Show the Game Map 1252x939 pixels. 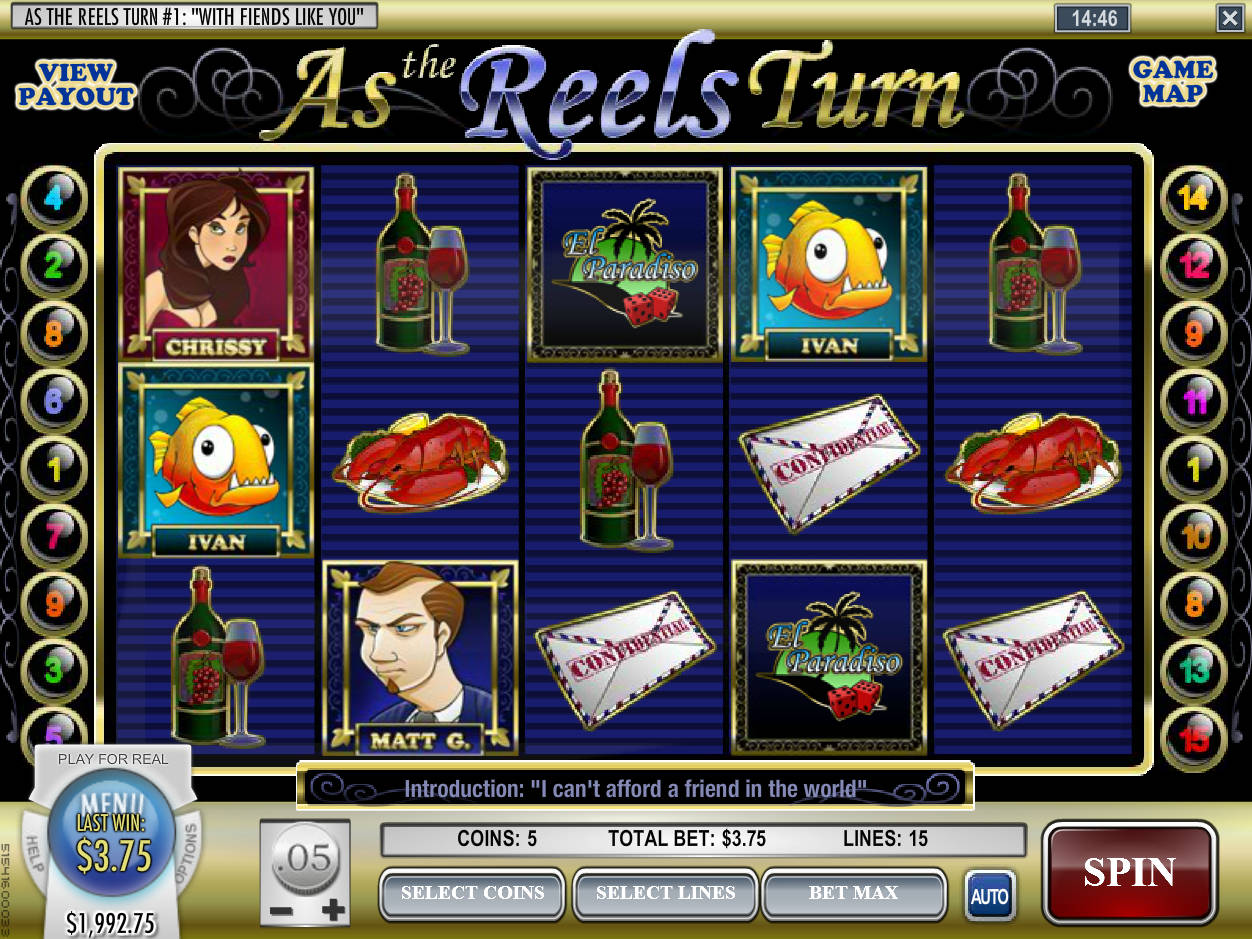(1172, 82)
